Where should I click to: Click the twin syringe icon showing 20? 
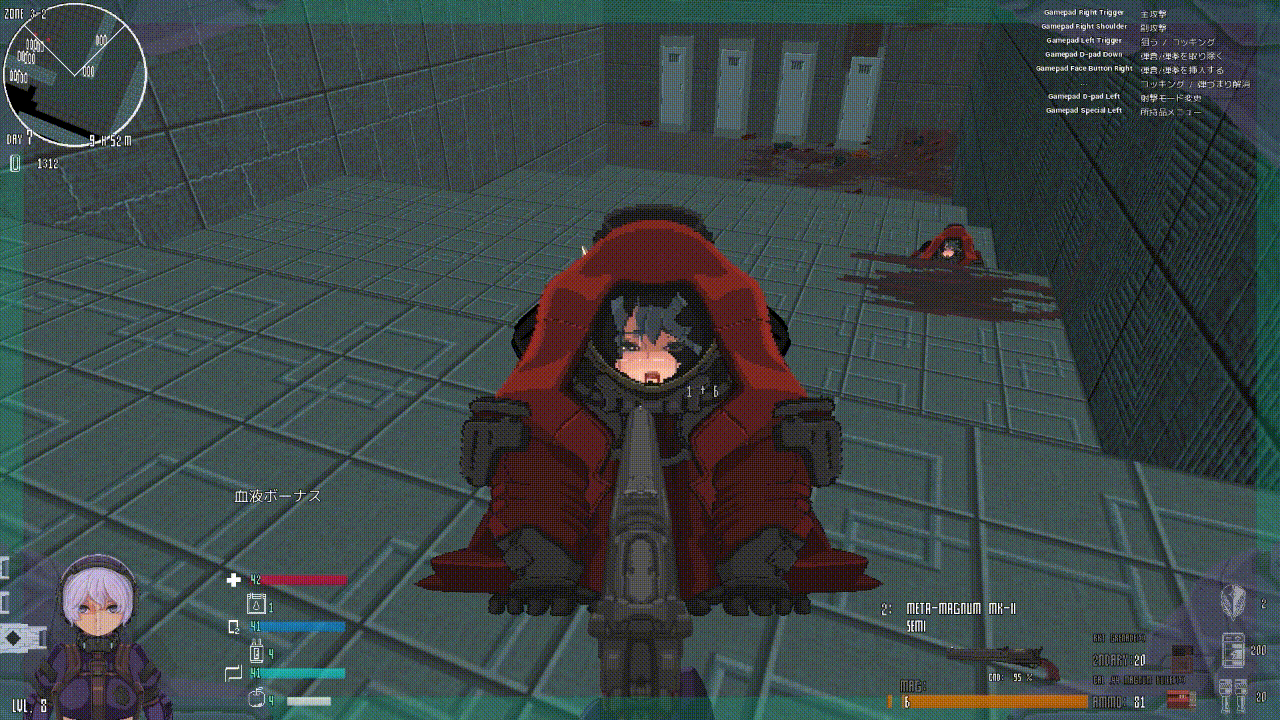pos(1231,695)
